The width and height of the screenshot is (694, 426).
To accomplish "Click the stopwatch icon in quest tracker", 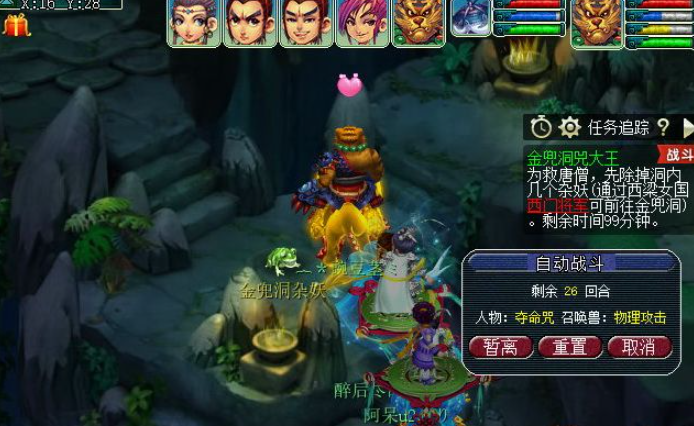I will click(541, 127).
